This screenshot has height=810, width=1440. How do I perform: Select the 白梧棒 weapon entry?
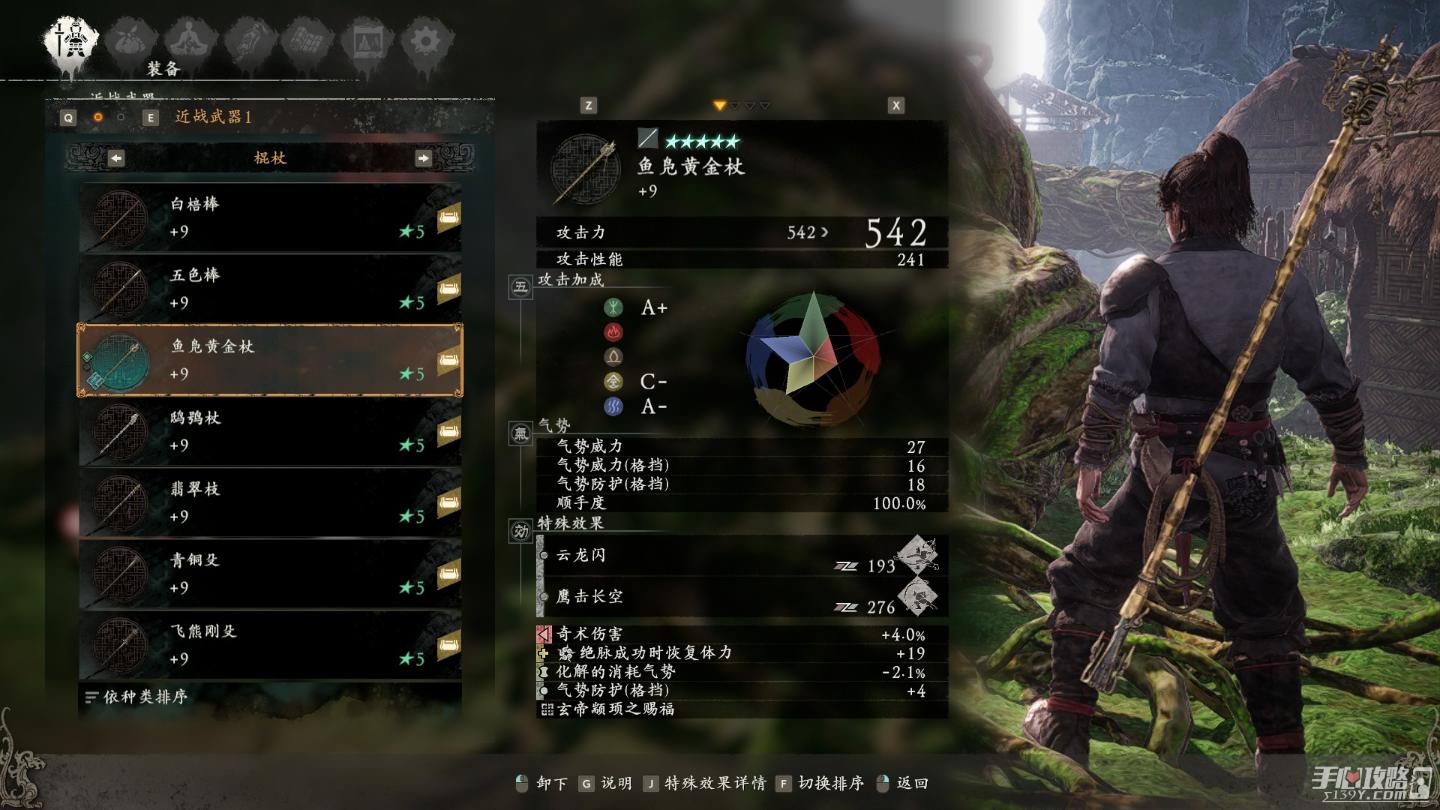pos(270,217)
